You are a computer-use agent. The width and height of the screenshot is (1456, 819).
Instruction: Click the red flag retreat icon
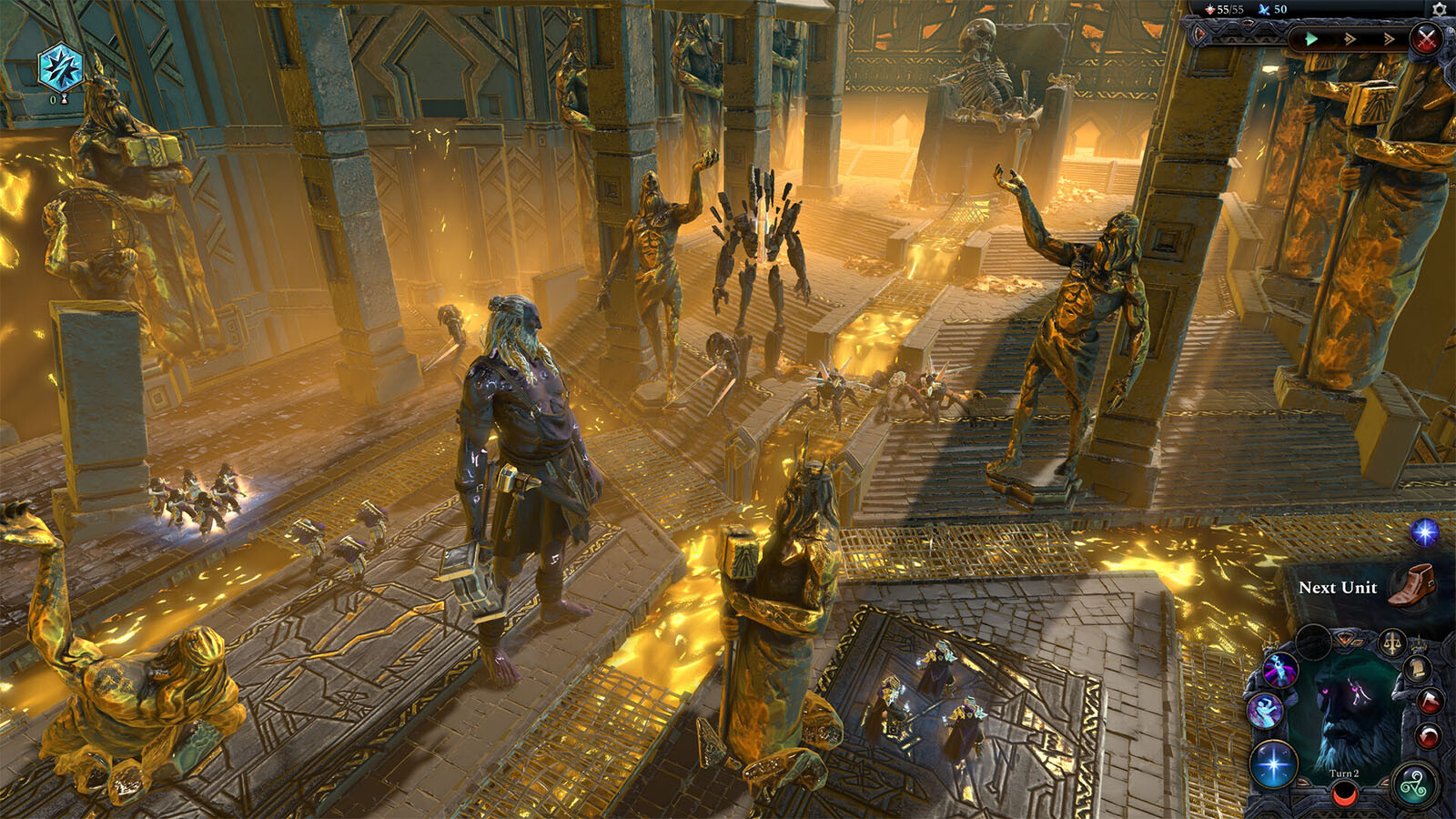tap(1429, 703)
